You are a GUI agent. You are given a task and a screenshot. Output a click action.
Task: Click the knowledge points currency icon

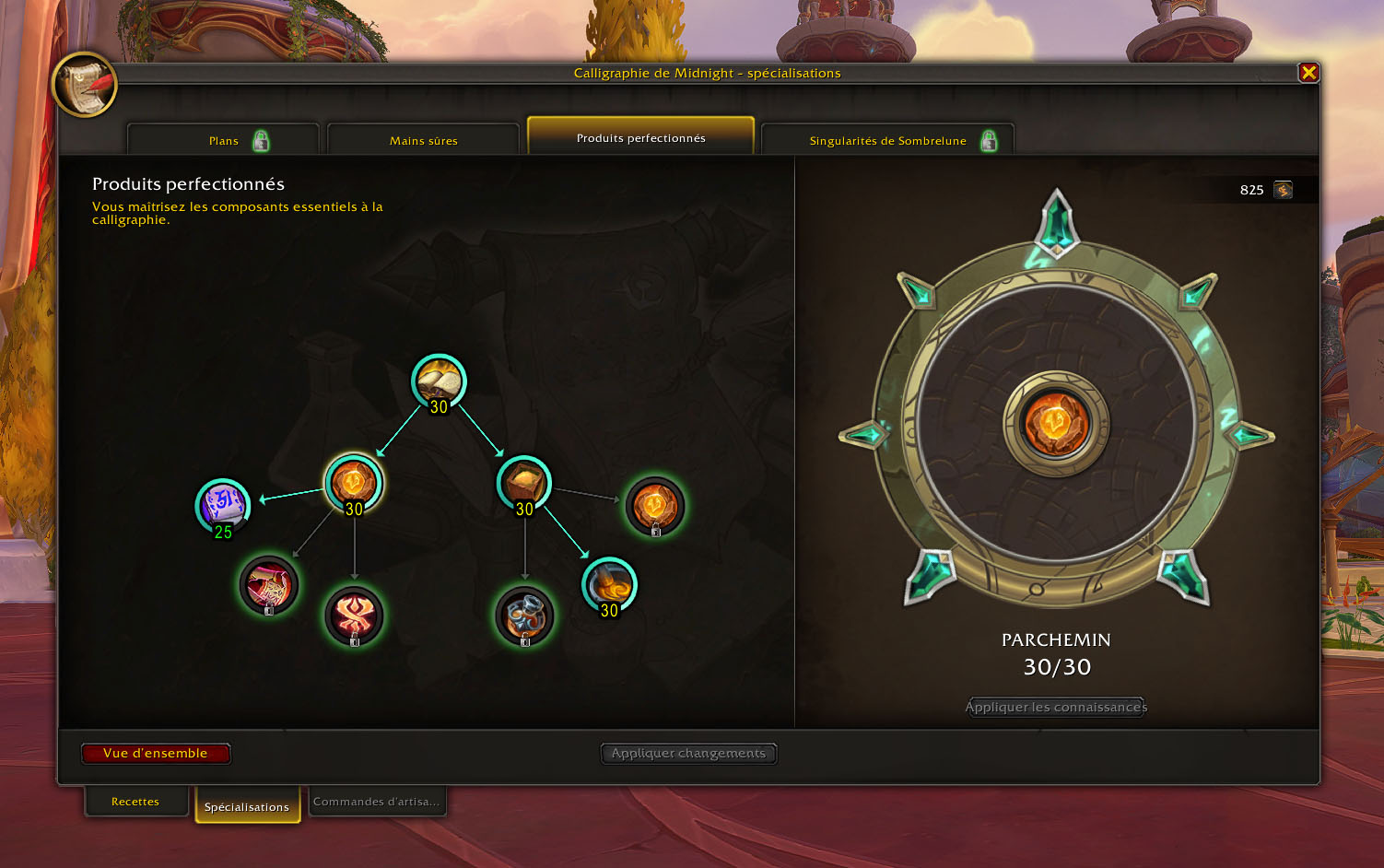coord(1283,190)
